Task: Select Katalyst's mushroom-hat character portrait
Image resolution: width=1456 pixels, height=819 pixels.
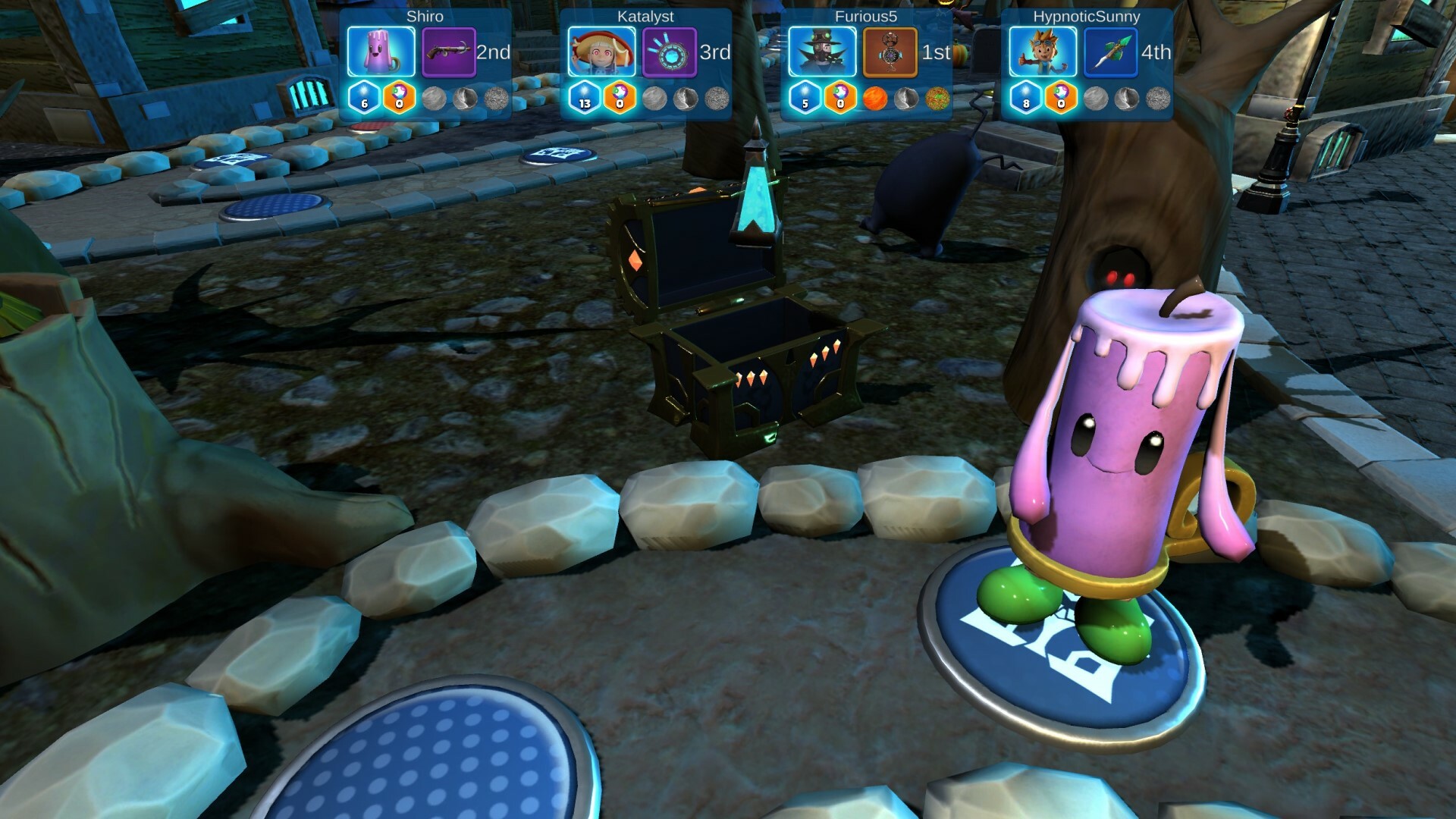Action: (x=601, y=52)
